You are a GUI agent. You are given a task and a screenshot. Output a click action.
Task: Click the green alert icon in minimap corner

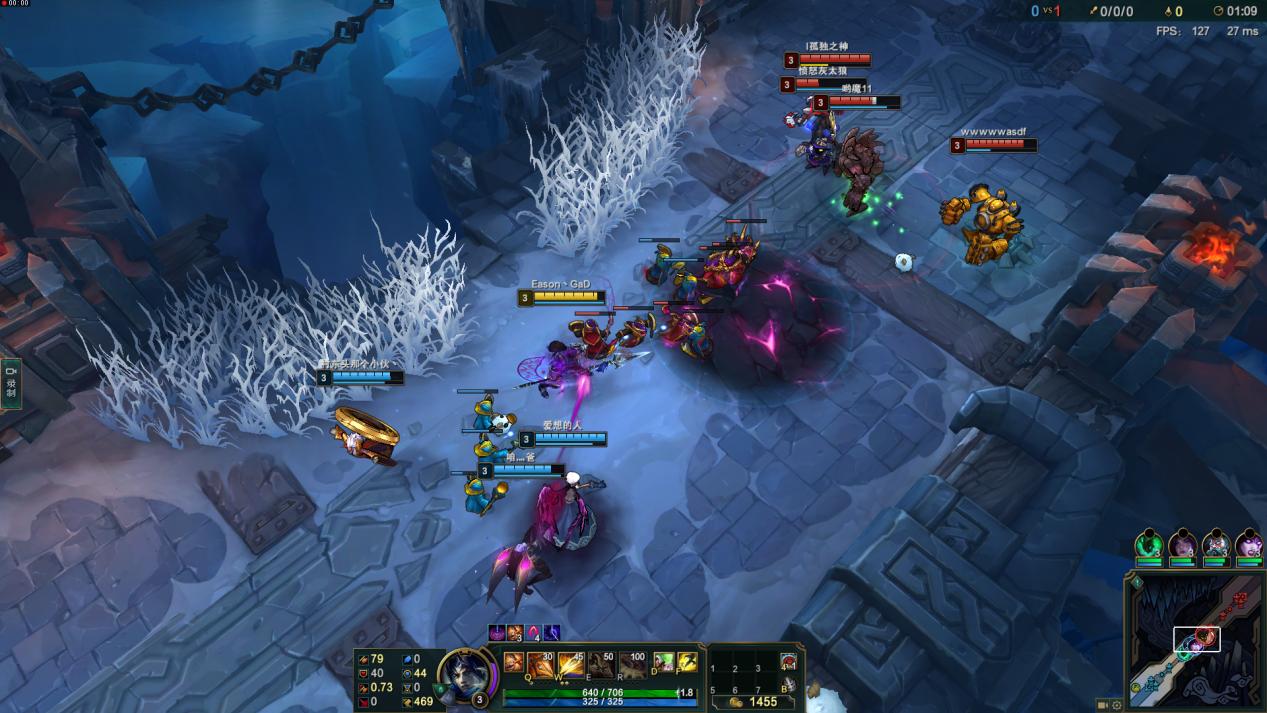(x=1136, y=581)
